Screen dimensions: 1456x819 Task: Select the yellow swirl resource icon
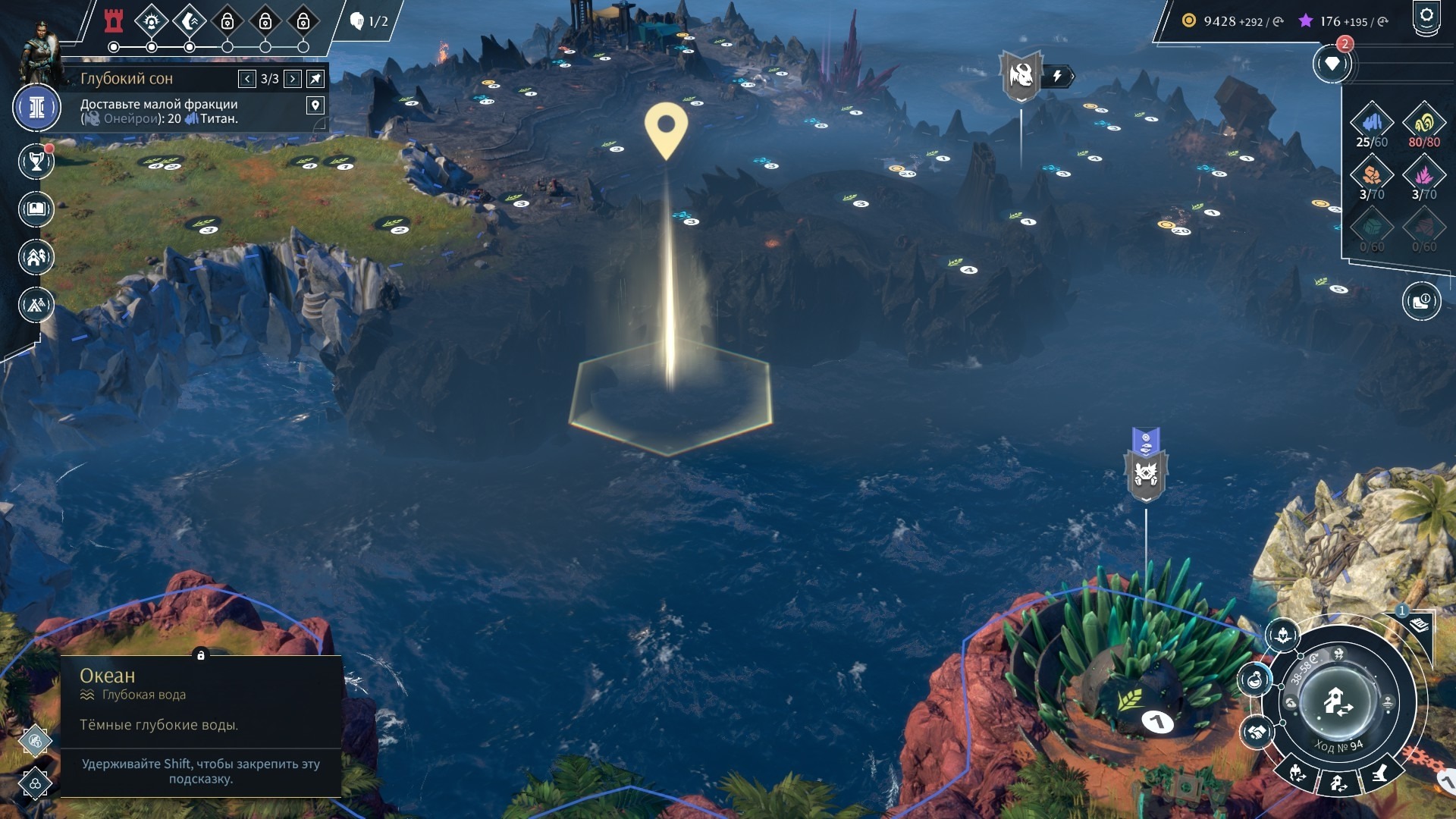[1423, 121]
